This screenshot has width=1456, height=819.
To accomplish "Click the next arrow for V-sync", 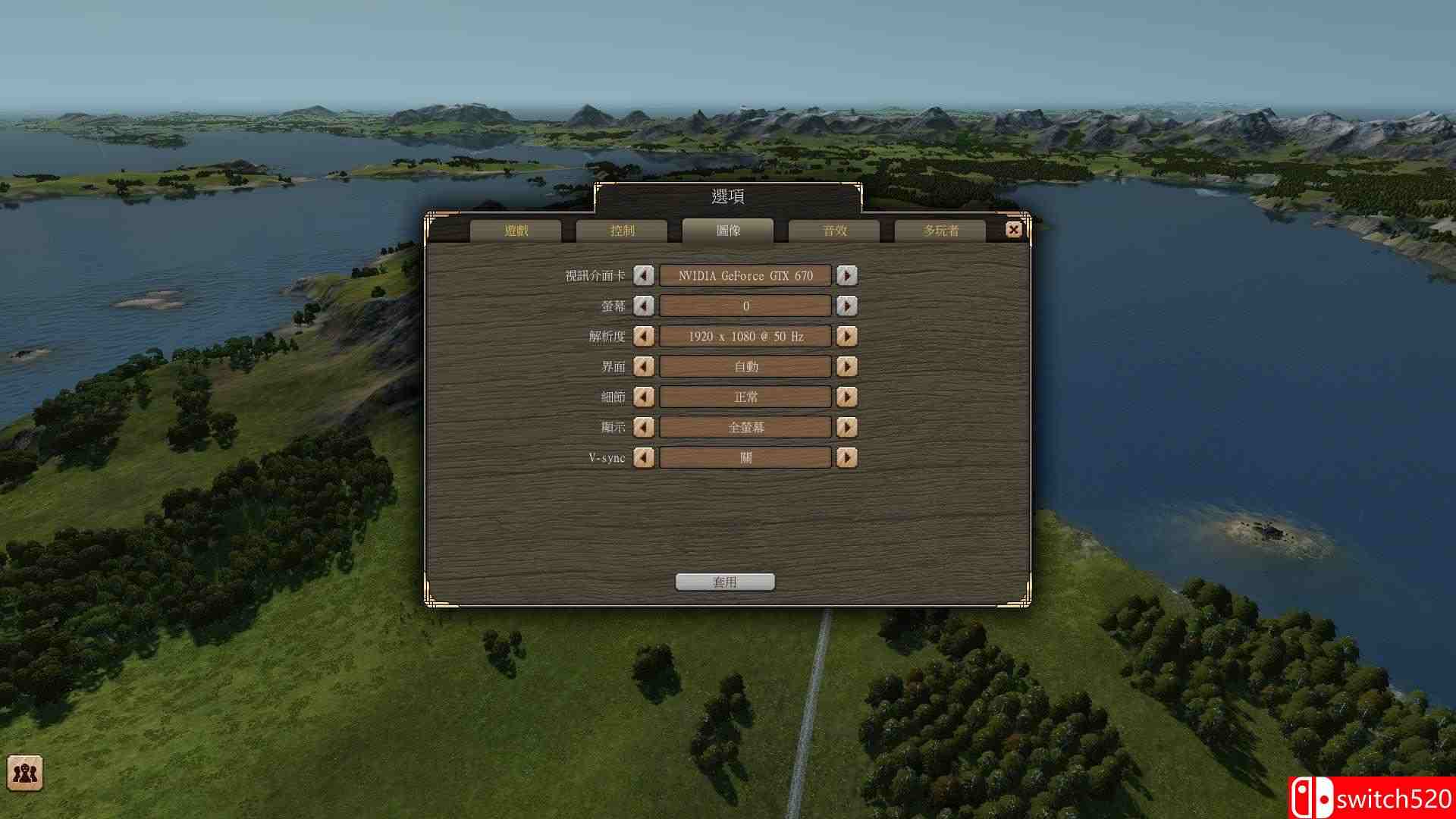I will click(x=847, y=457).
